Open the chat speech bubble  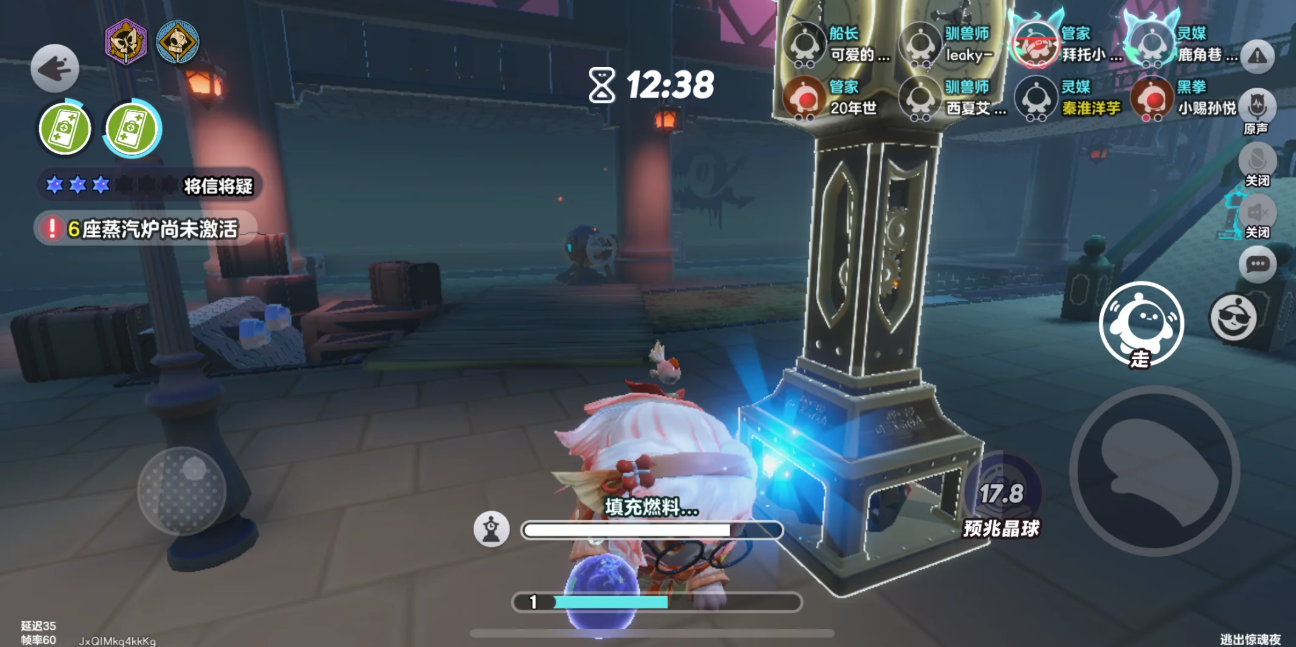click(1257, 265)
